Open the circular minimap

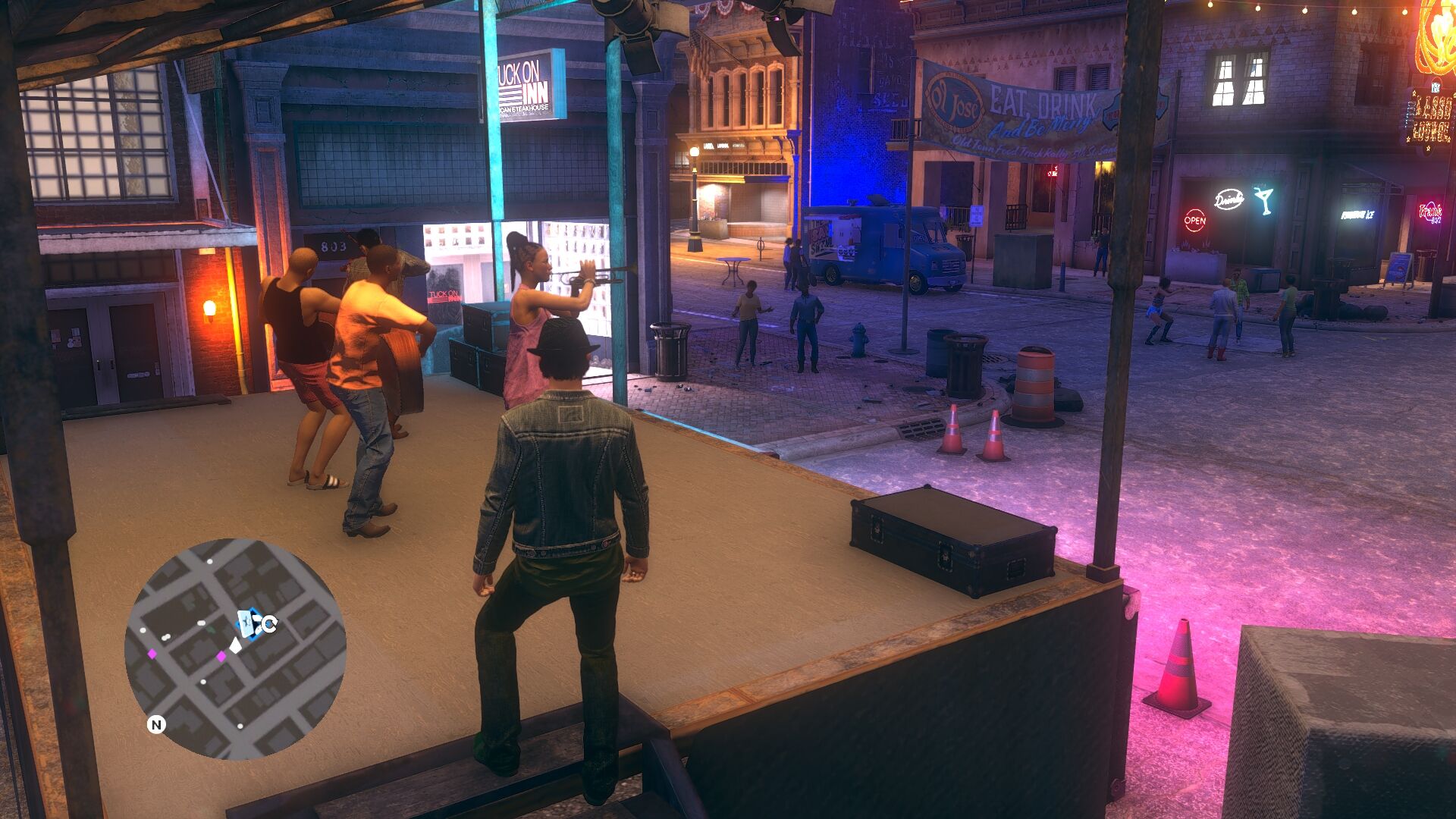point(235,649)
